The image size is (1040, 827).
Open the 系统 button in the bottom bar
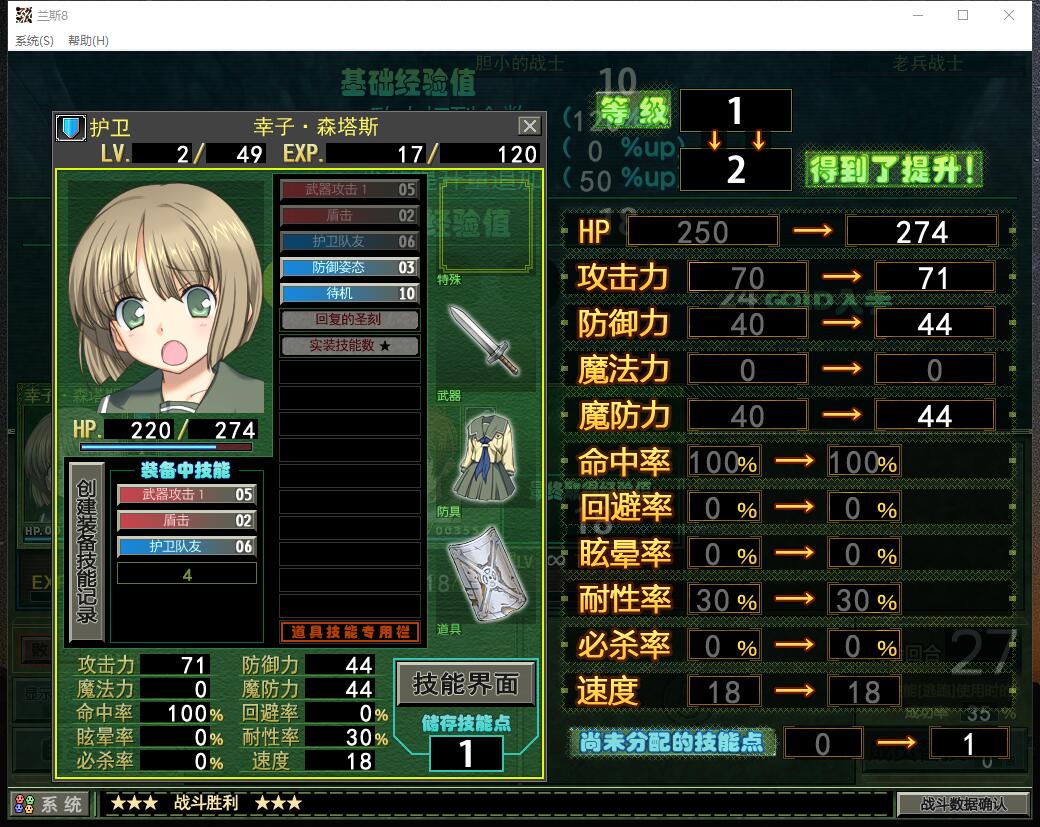[x=49, y=804]
